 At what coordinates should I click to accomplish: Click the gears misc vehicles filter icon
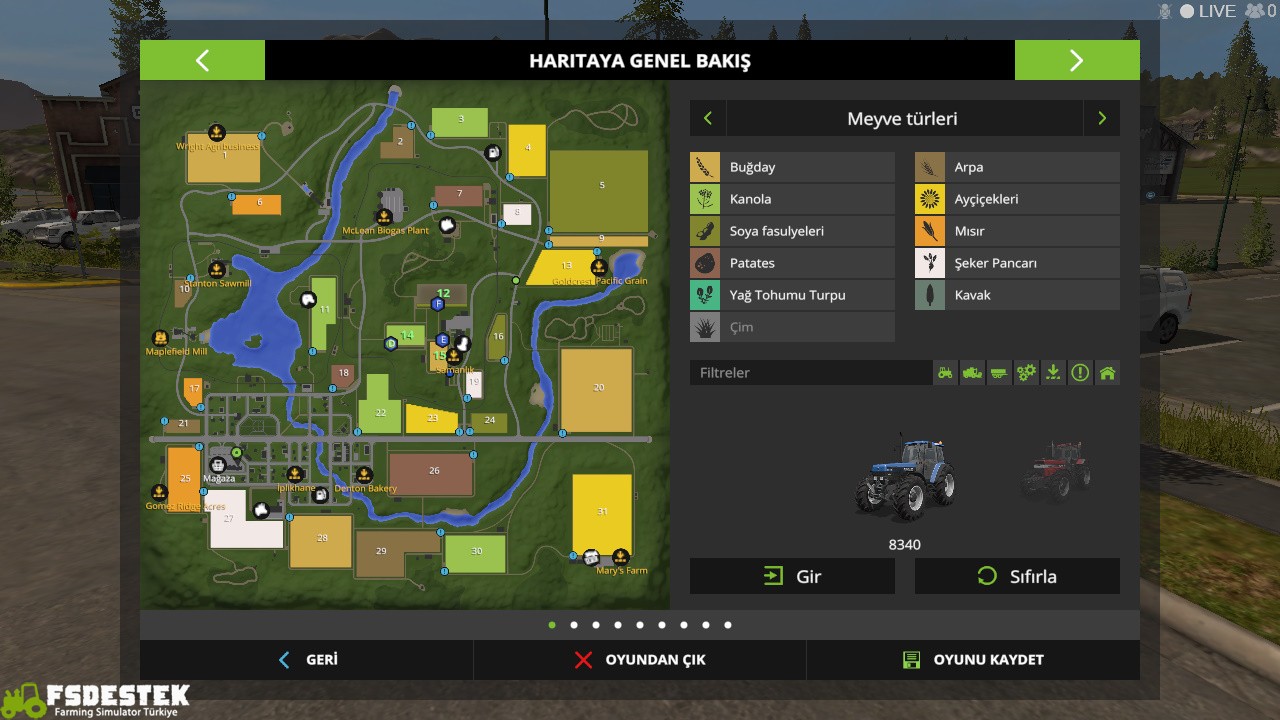pyautogui.click(x=1025, y=372)
